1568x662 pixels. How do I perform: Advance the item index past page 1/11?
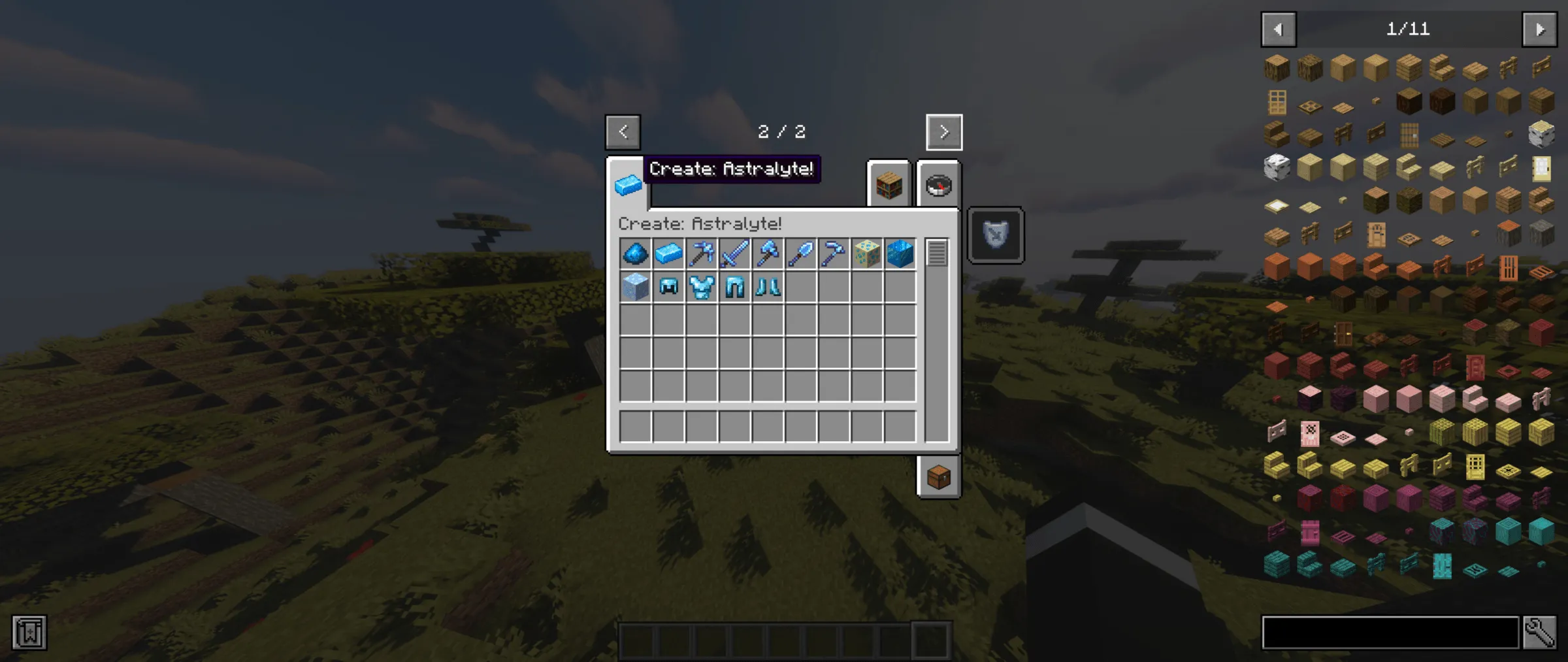[1539, 29]
